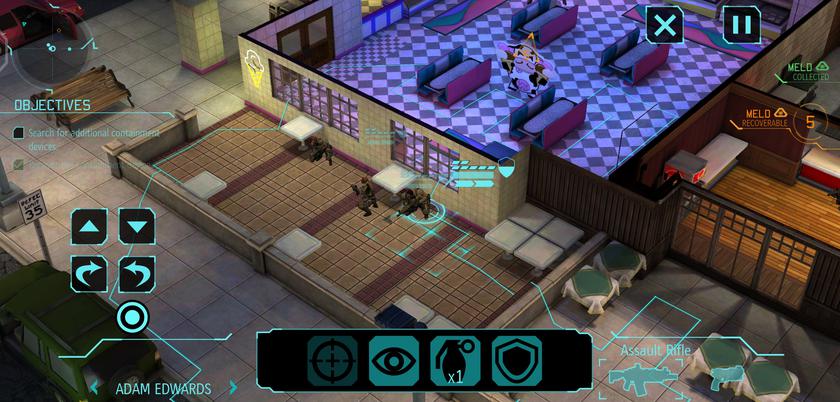Switch to the next soldier
The width and height of the screenshot is (840, 402).
click(x=234, y=388)
